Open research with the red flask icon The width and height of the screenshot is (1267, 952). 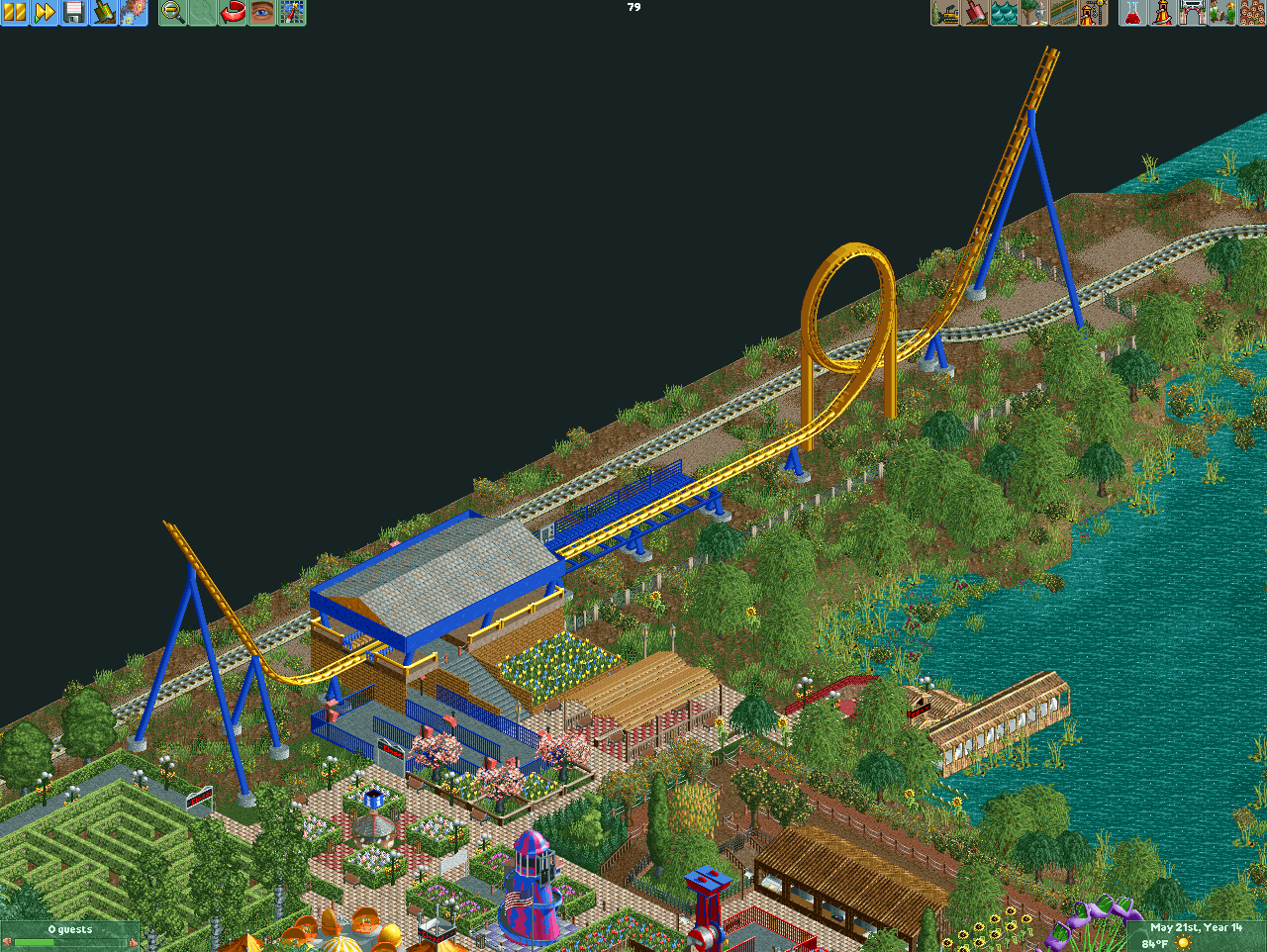[1132, 13]
